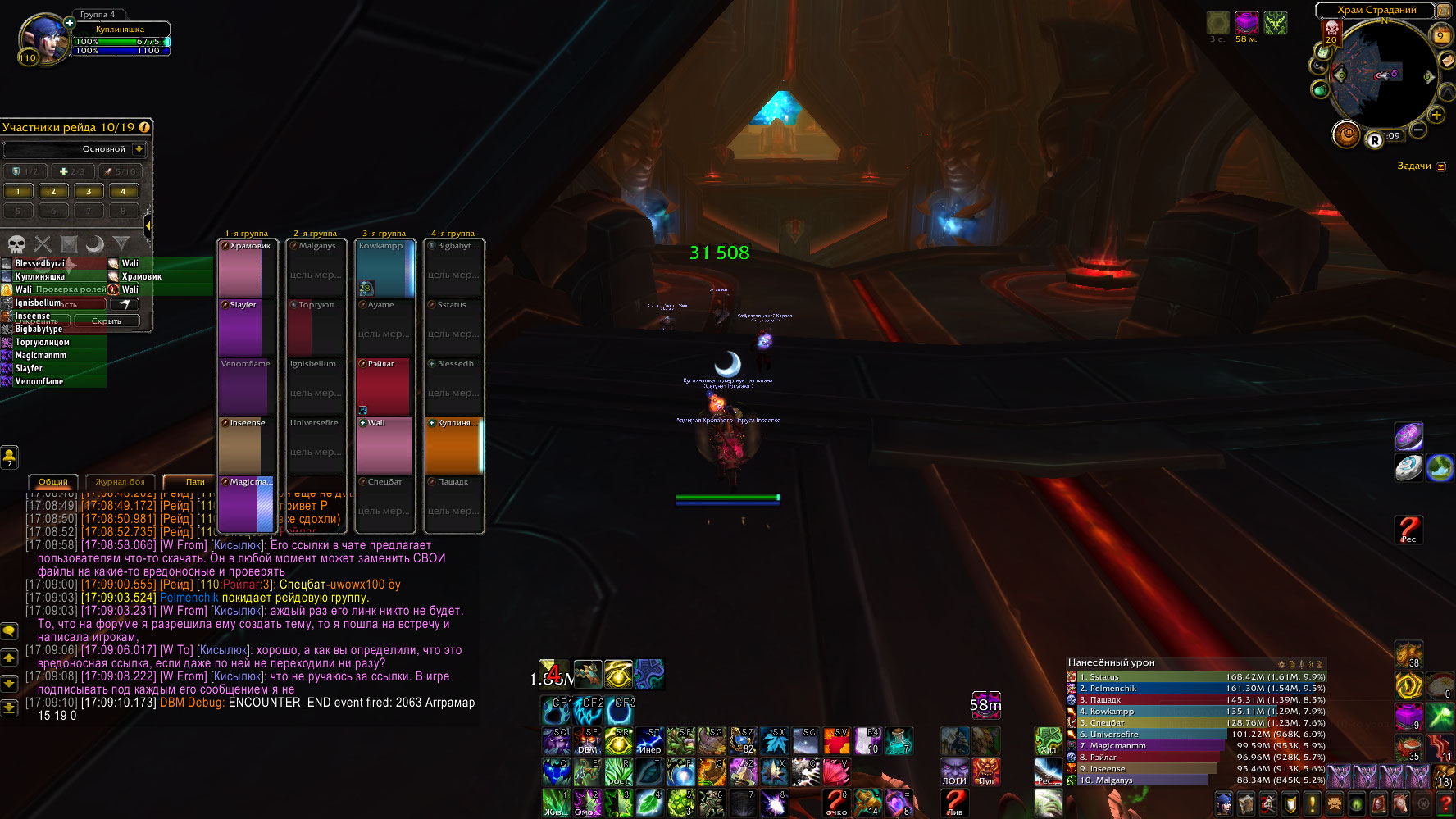Target Рэйлаг in the raid frames
Image resolution: width=1456 pixels, height=819 pixels.
384,386
